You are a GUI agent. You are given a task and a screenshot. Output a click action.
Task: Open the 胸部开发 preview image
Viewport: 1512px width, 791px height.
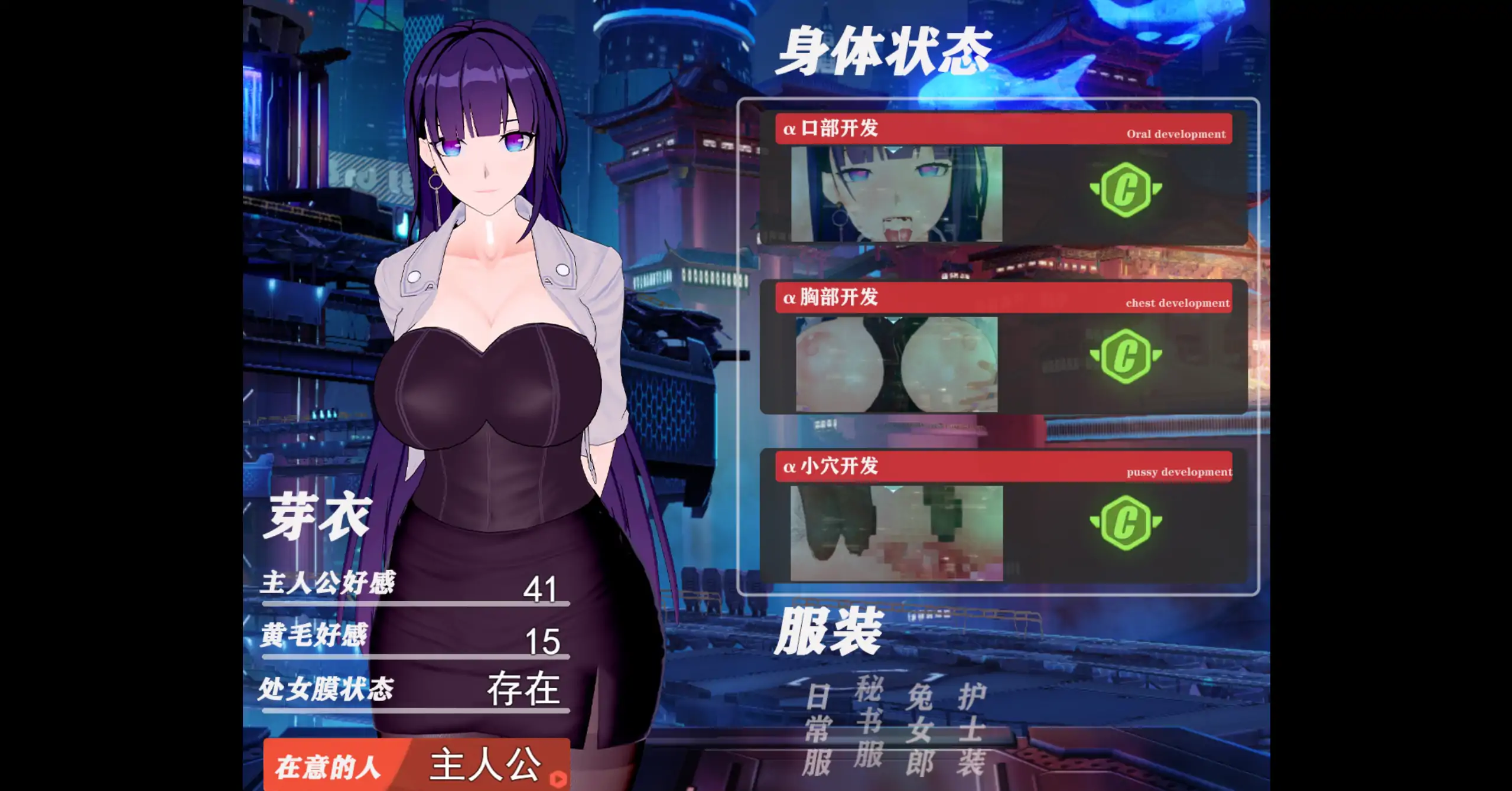[x=896, y=364]
